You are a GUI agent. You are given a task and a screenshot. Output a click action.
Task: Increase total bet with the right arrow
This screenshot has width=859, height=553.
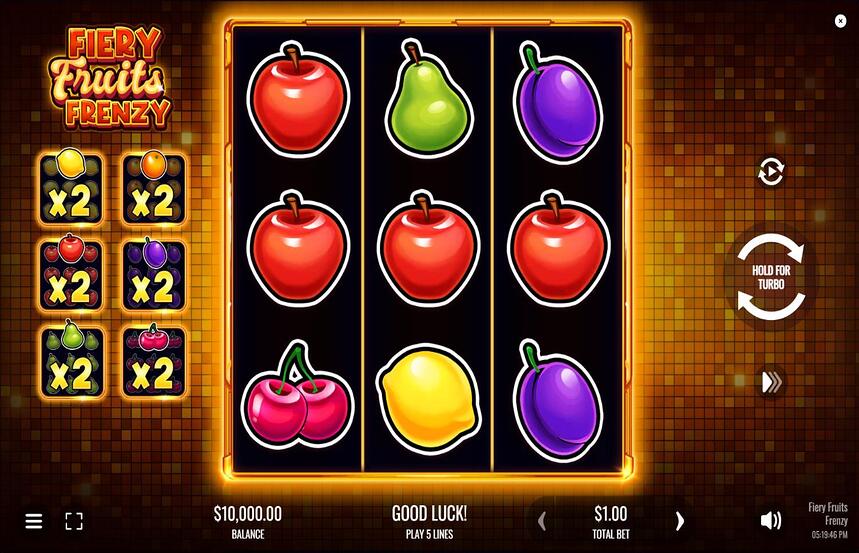point(680,520)
